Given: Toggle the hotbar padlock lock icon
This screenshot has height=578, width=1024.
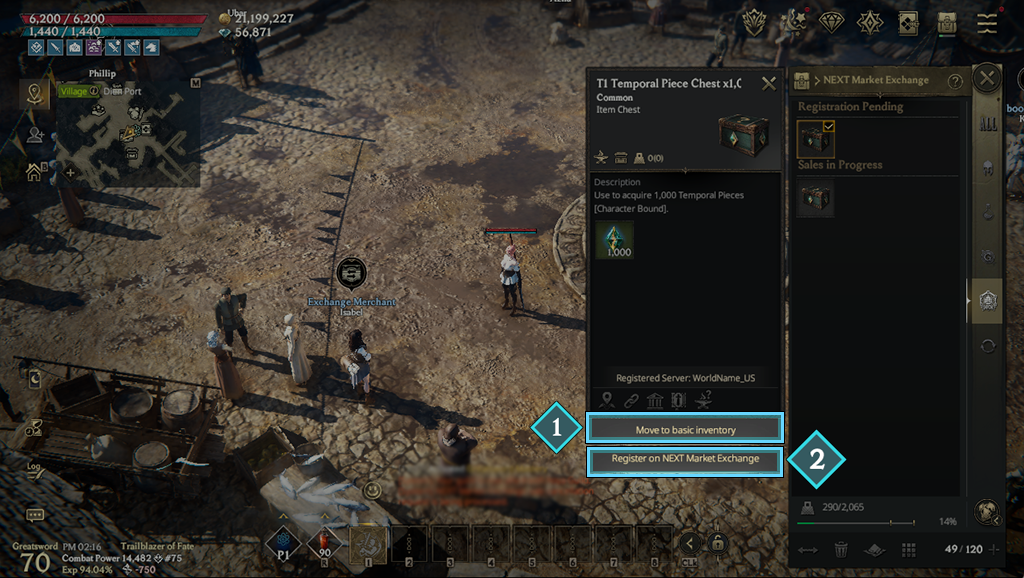Looking at the screenshot, I should [x=717, y=543].
